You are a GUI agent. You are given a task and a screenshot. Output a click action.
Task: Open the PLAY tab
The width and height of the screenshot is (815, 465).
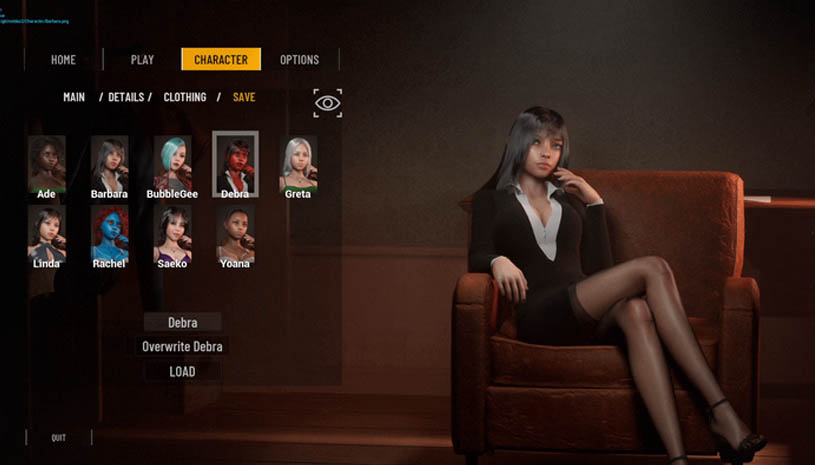pyautogui.click(x=142, y=60)
